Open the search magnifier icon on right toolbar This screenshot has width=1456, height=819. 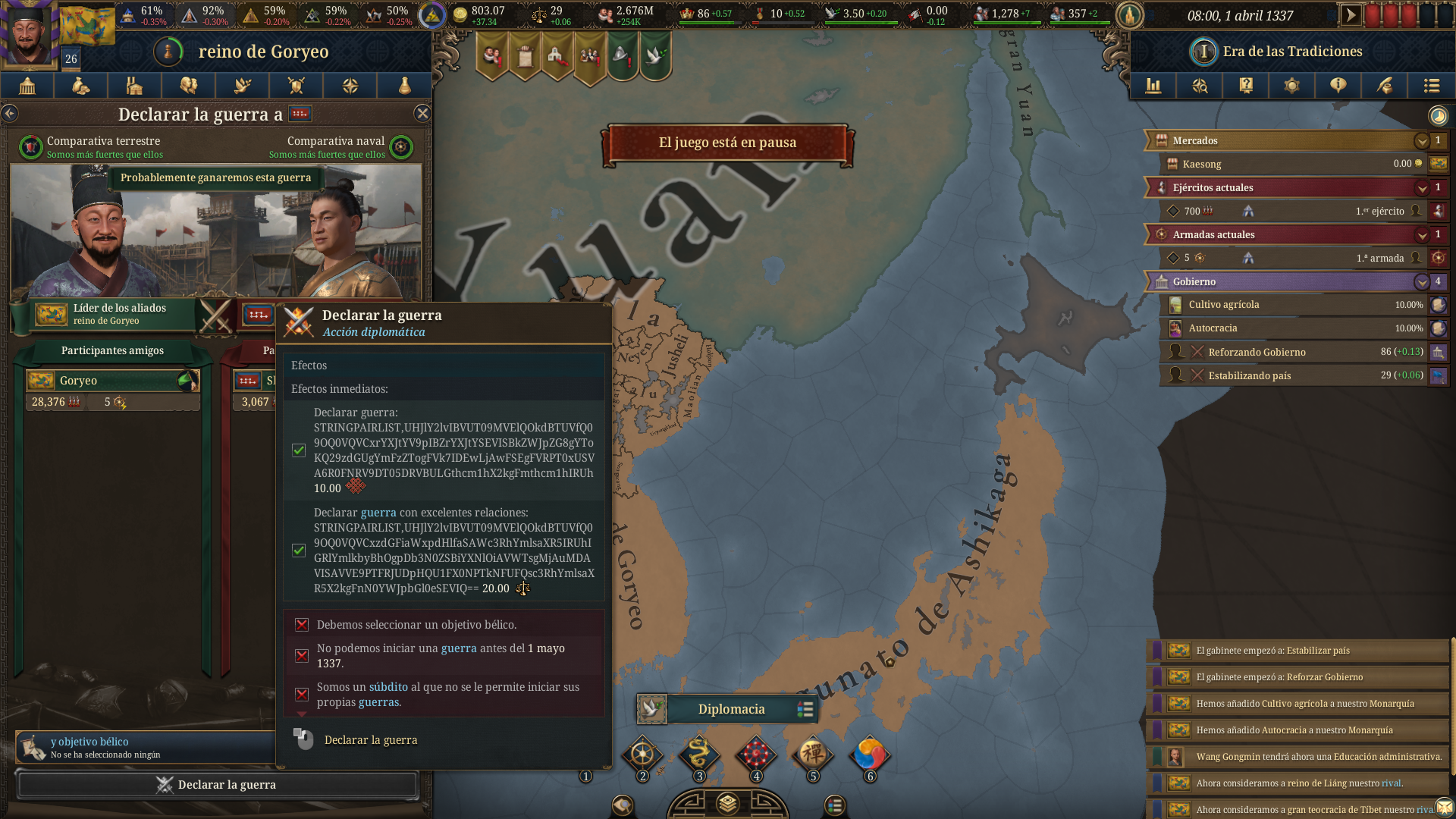coord(1200,86)
